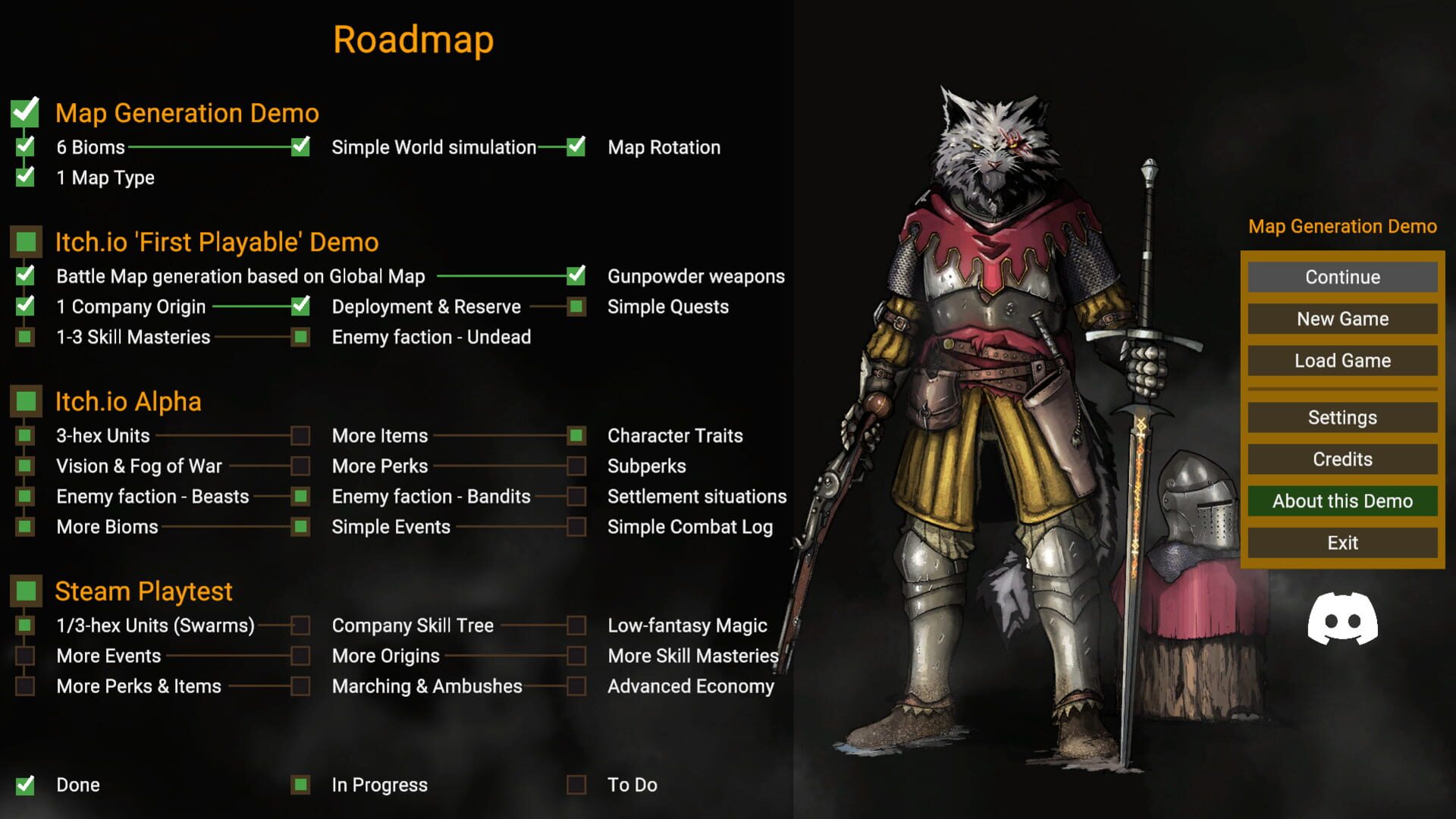Click the Exit button
The width and height of the screenshot is (1456, 819).
(x=1341, y=542)
